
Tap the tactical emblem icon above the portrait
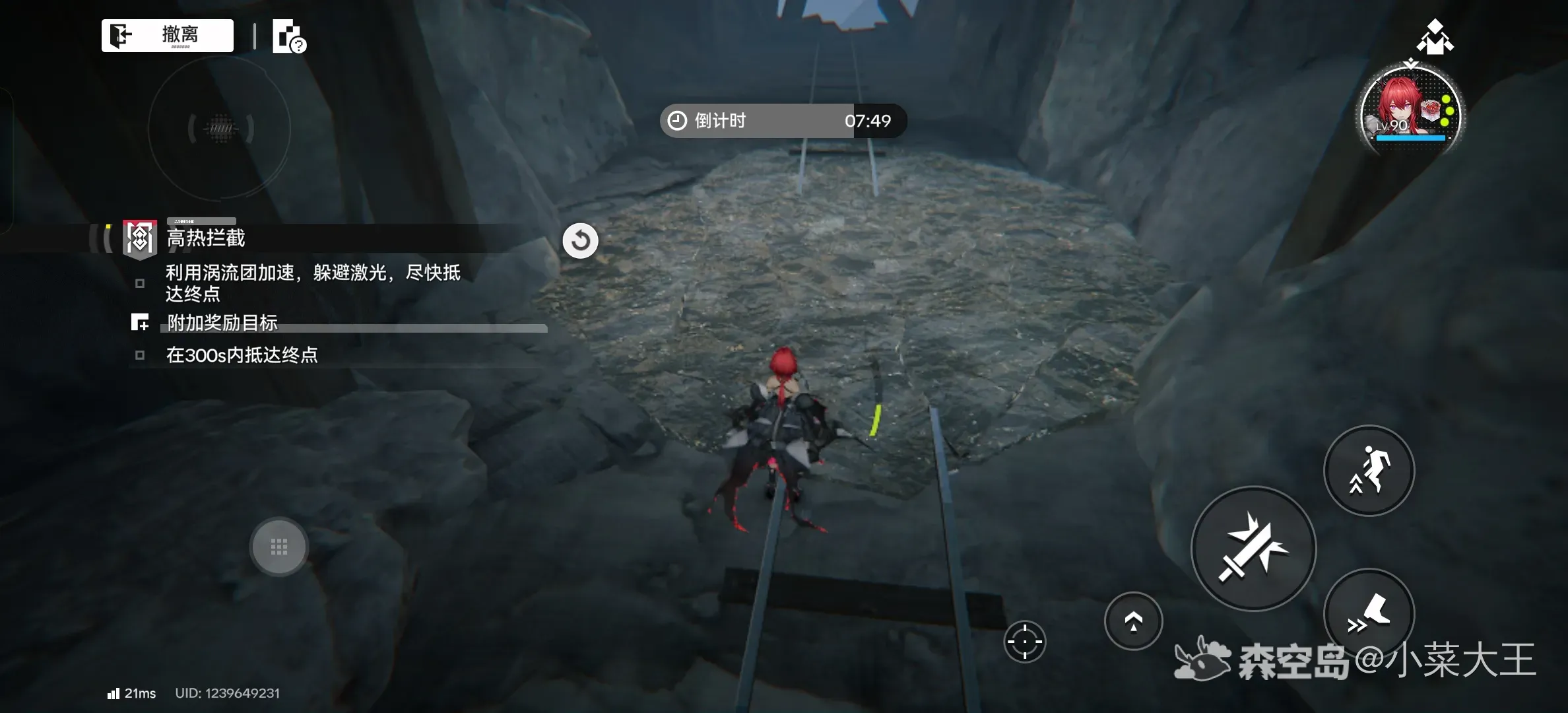point(1435,37)
